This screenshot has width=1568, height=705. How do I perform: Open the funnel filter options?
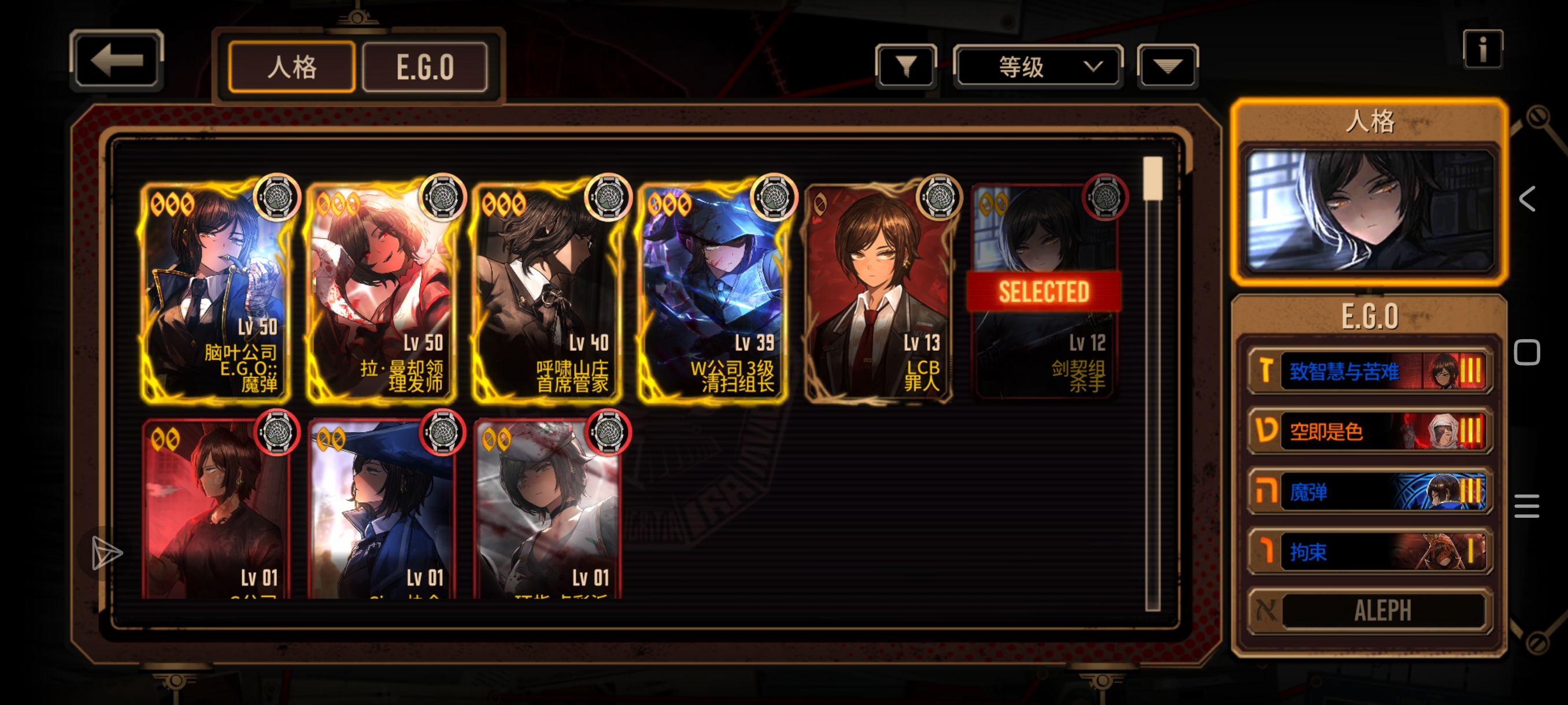pyautogui.click(x=906, y=66)
